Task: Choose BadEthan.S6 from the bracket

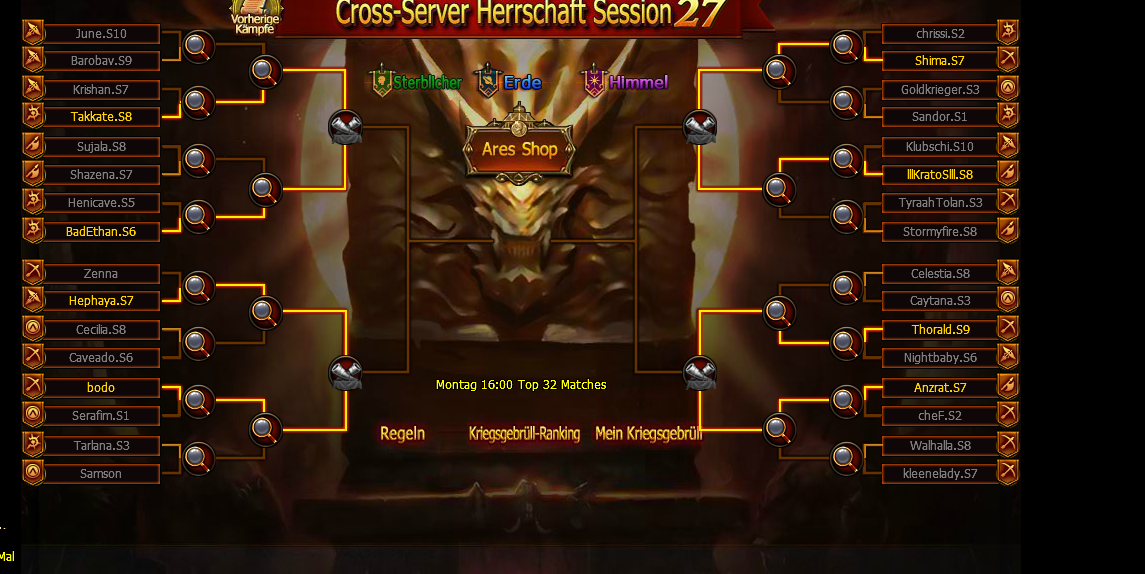Action: click(102, 232)
